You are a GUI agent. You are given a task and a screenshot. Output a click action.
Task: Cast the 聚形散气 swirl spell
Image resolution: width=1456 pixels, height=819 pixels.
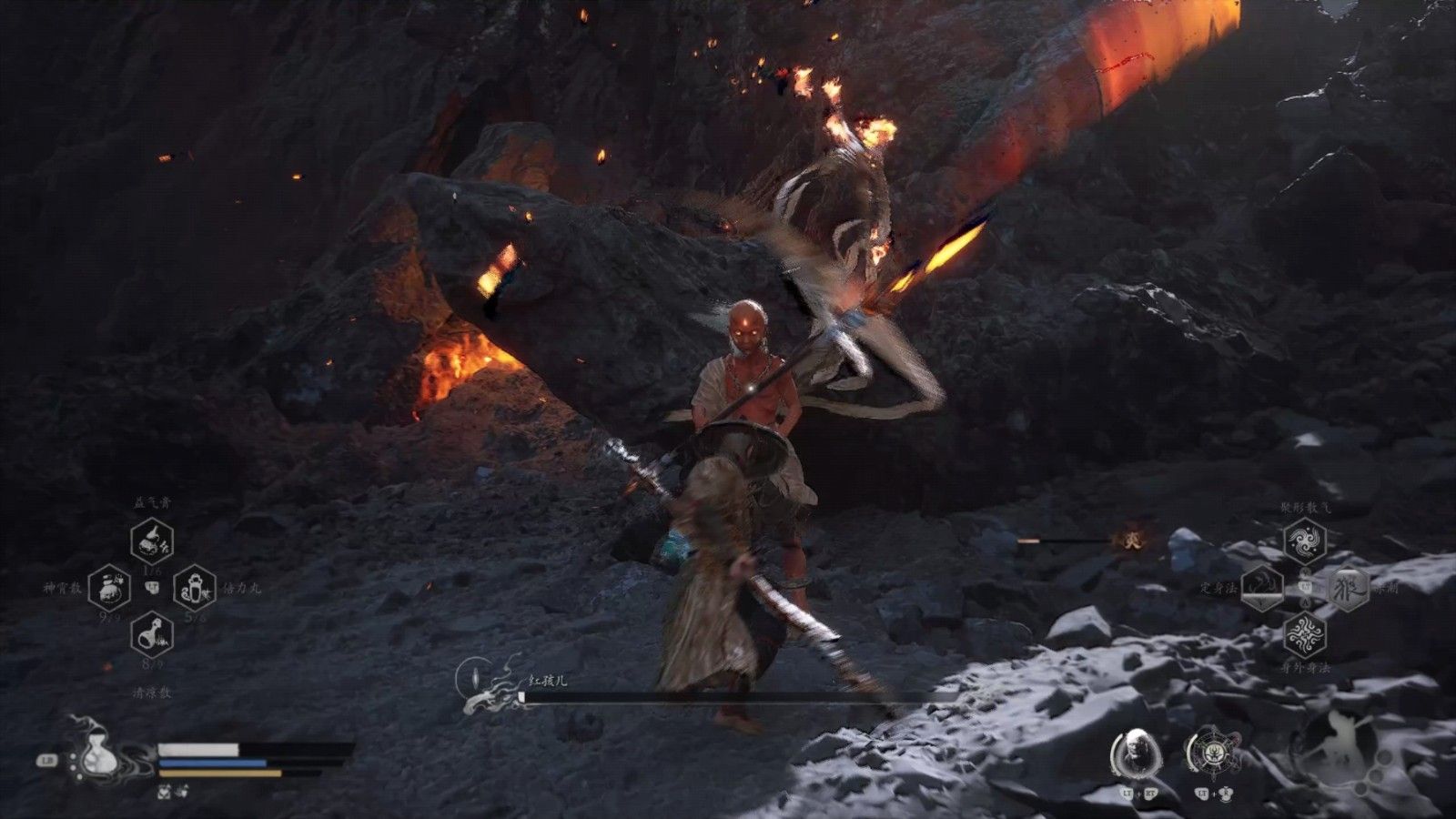[1305, 541]
